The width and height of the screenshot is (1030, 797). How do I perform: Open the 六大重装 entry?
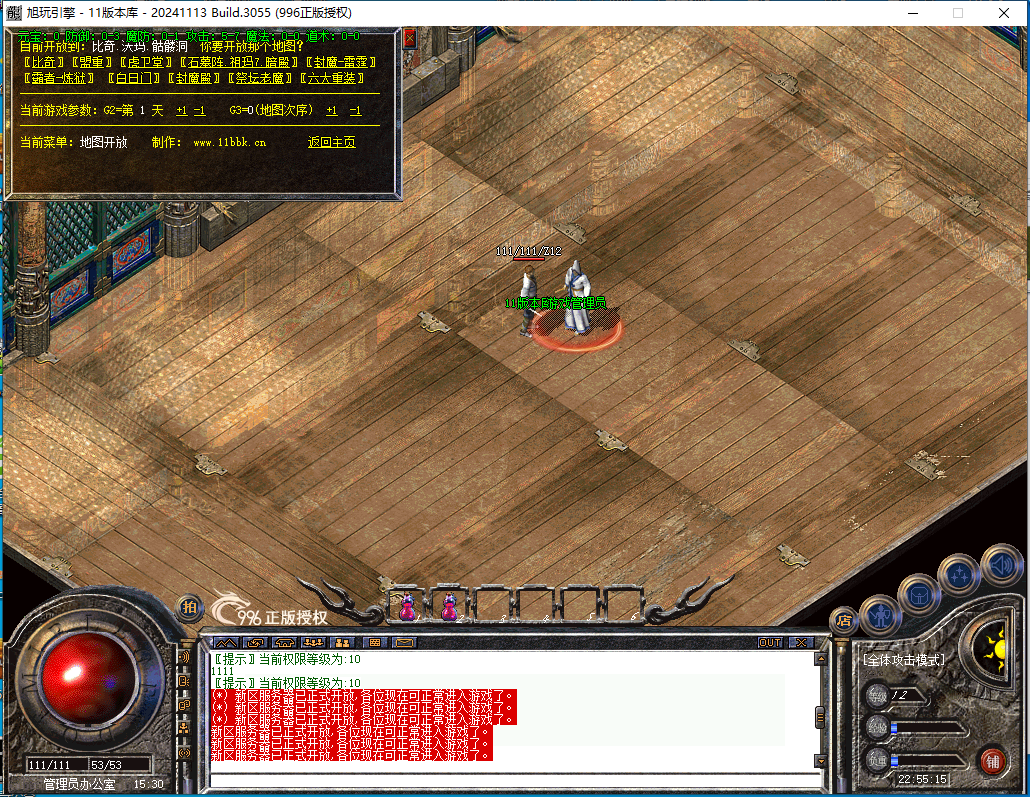[334, 78]
